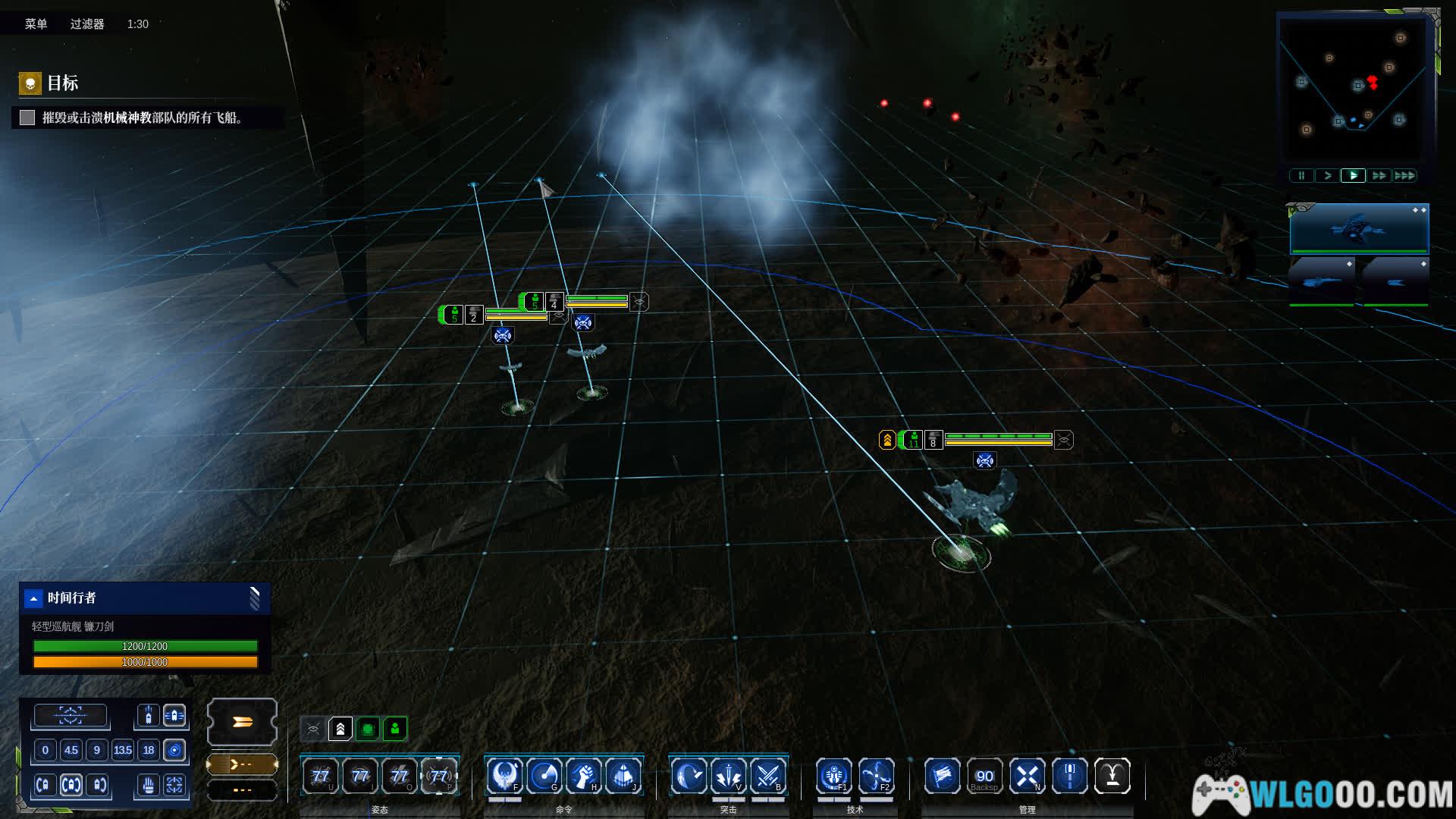The image size is (1456, 819).
Task: Click the crossed-lines N management icon
Action: click(1028, 776)
